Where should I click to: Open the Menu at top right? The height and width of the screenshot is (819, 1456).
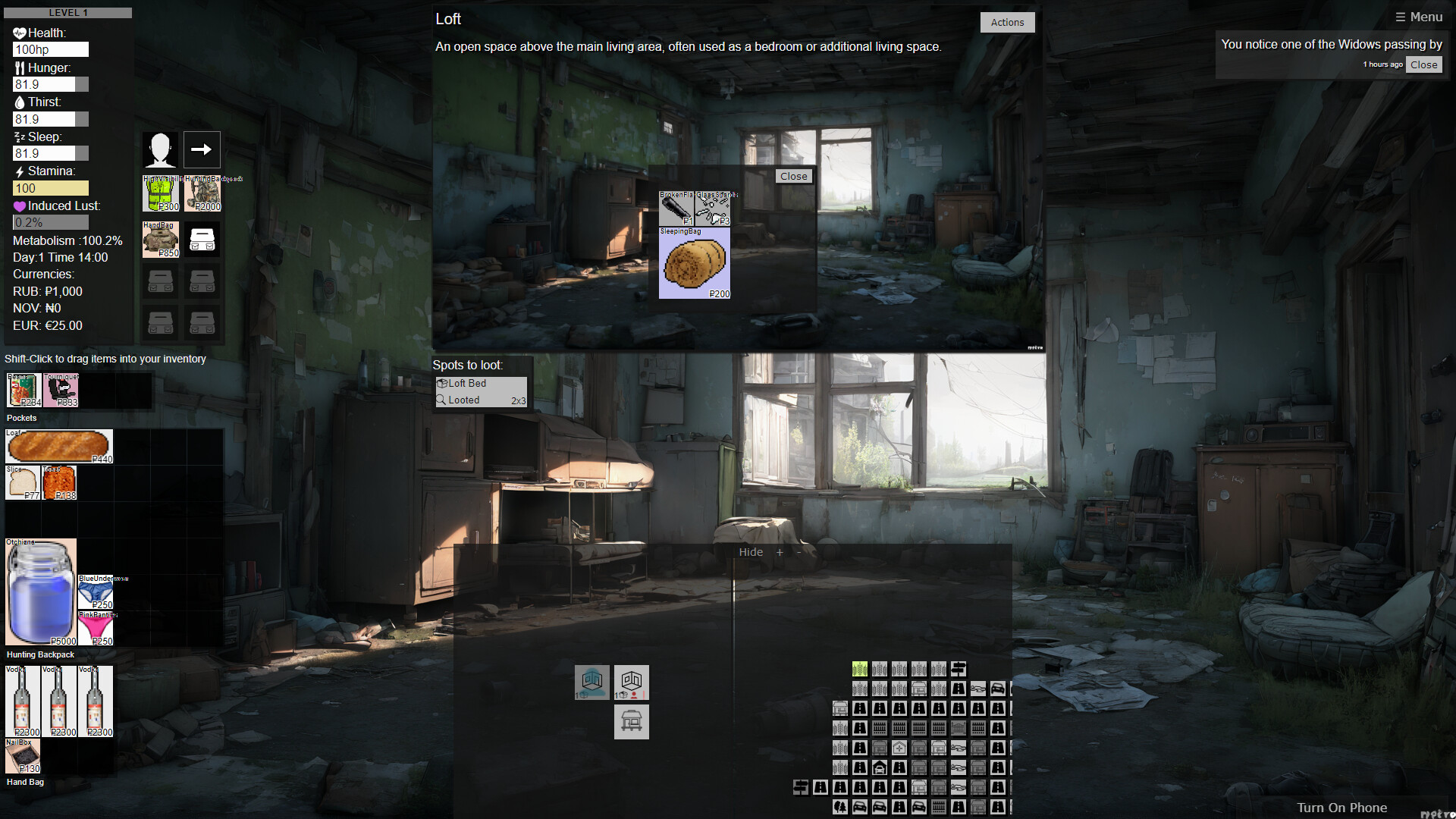(1419, 16)
